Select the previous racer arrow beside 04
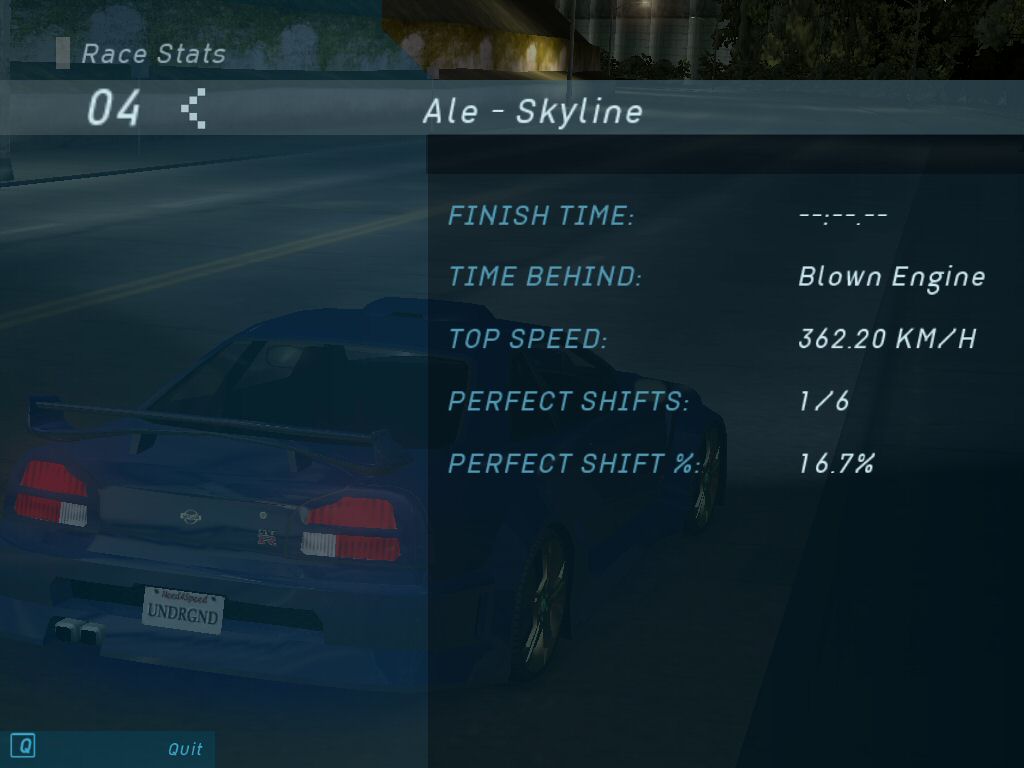 [194, 108]
